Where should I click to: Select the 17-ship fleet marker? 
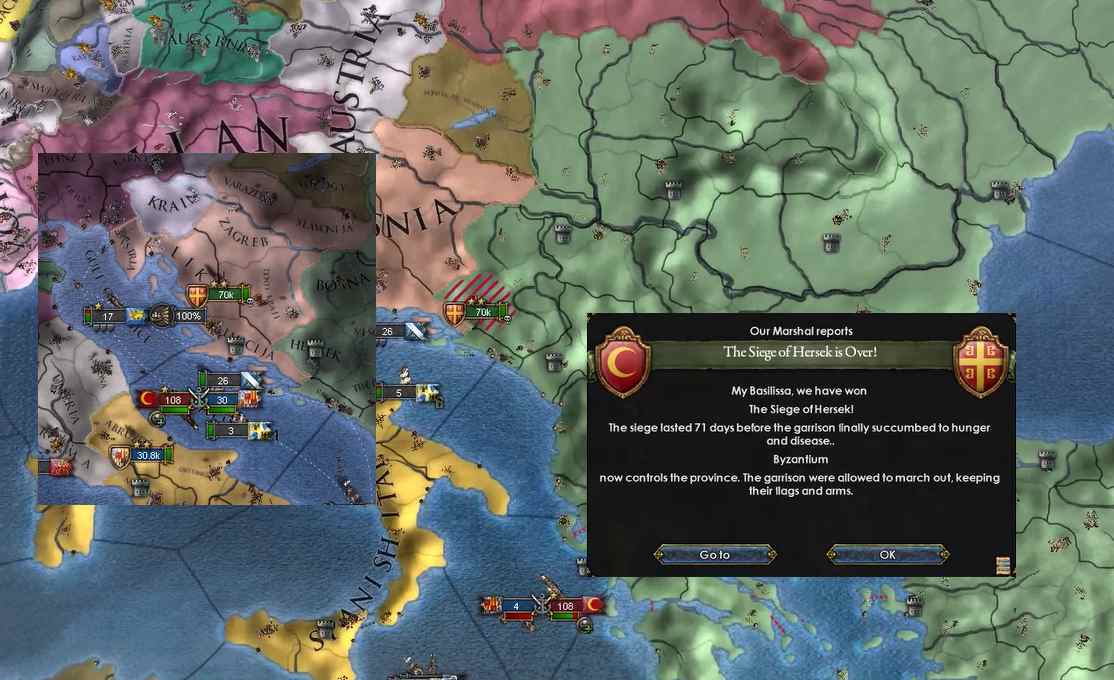(108, 317)
